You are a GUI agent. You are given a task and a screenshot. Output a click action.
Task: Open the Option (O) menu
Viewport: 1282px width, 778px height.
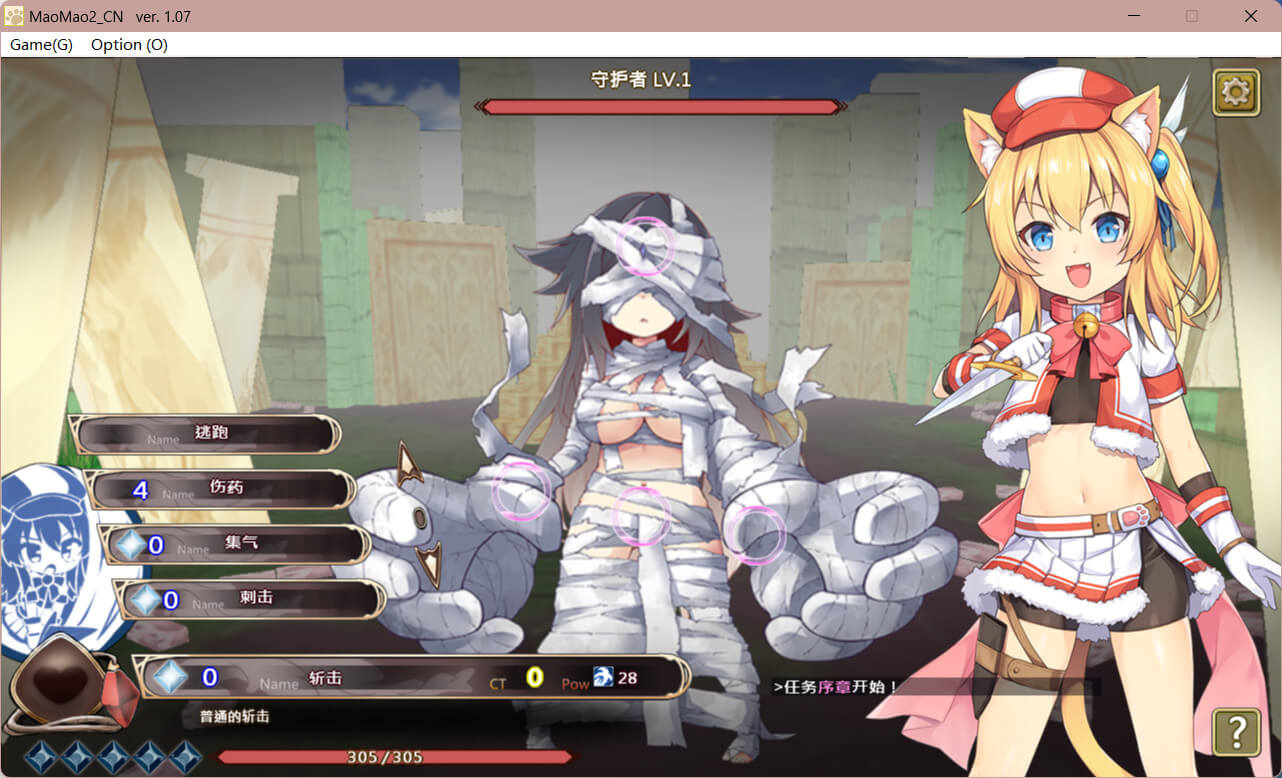pos(129,45)
